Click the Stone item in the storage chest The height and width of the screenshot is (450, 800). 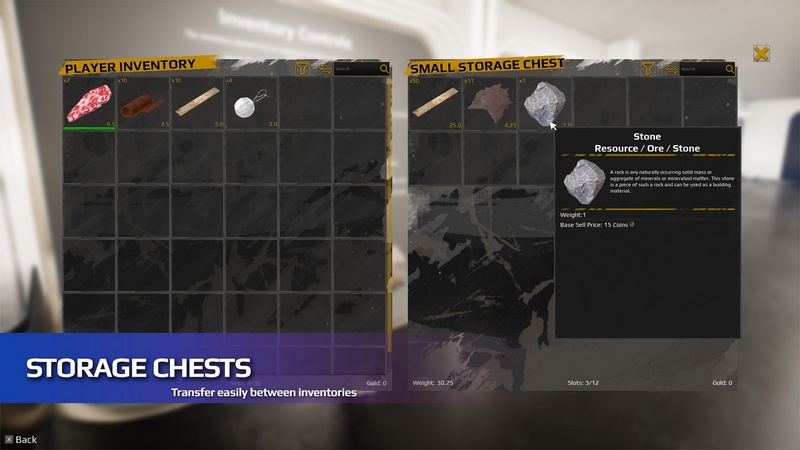pyautogui.click(x=542, y=102)
